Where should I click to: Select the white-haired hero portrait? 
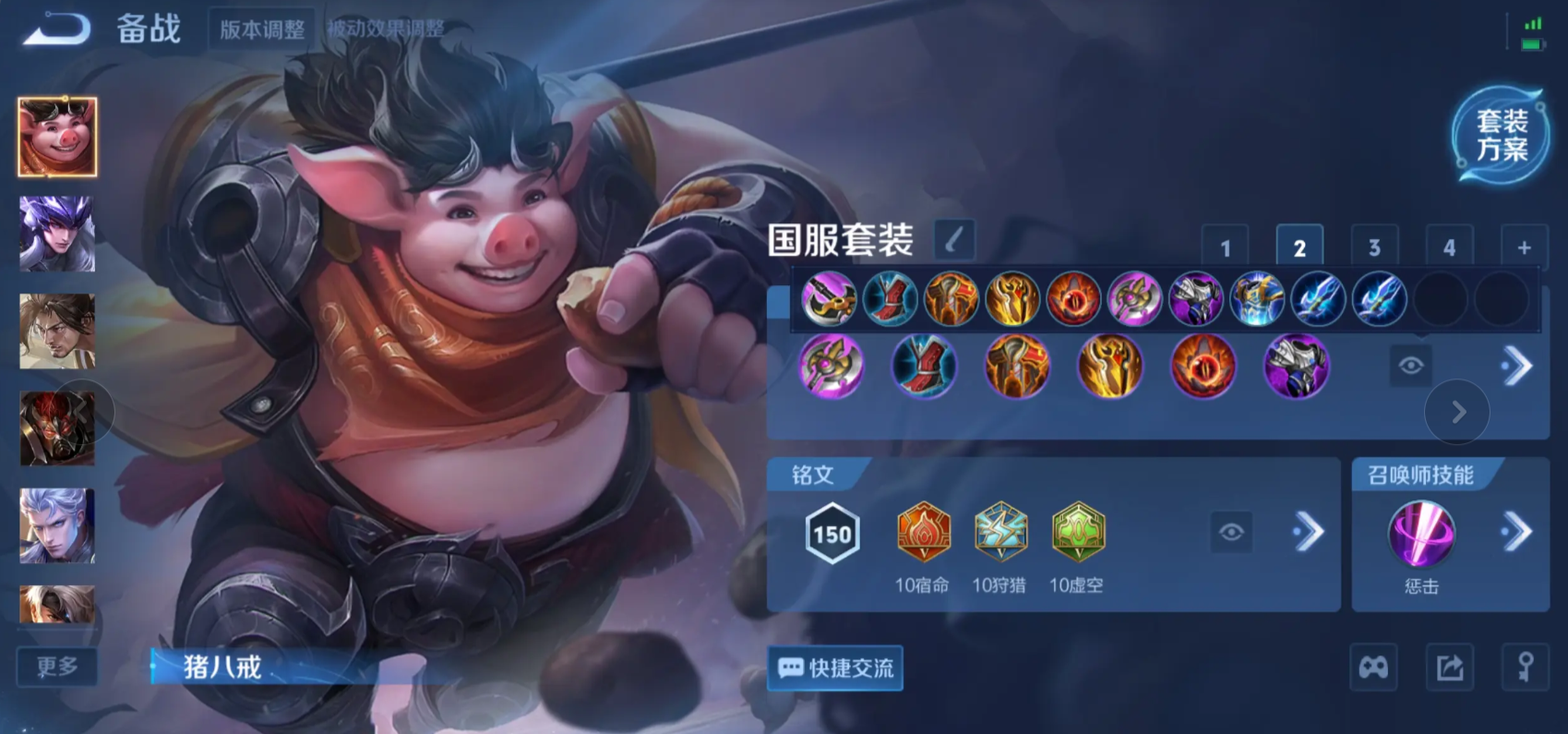[x=57, y=526]
